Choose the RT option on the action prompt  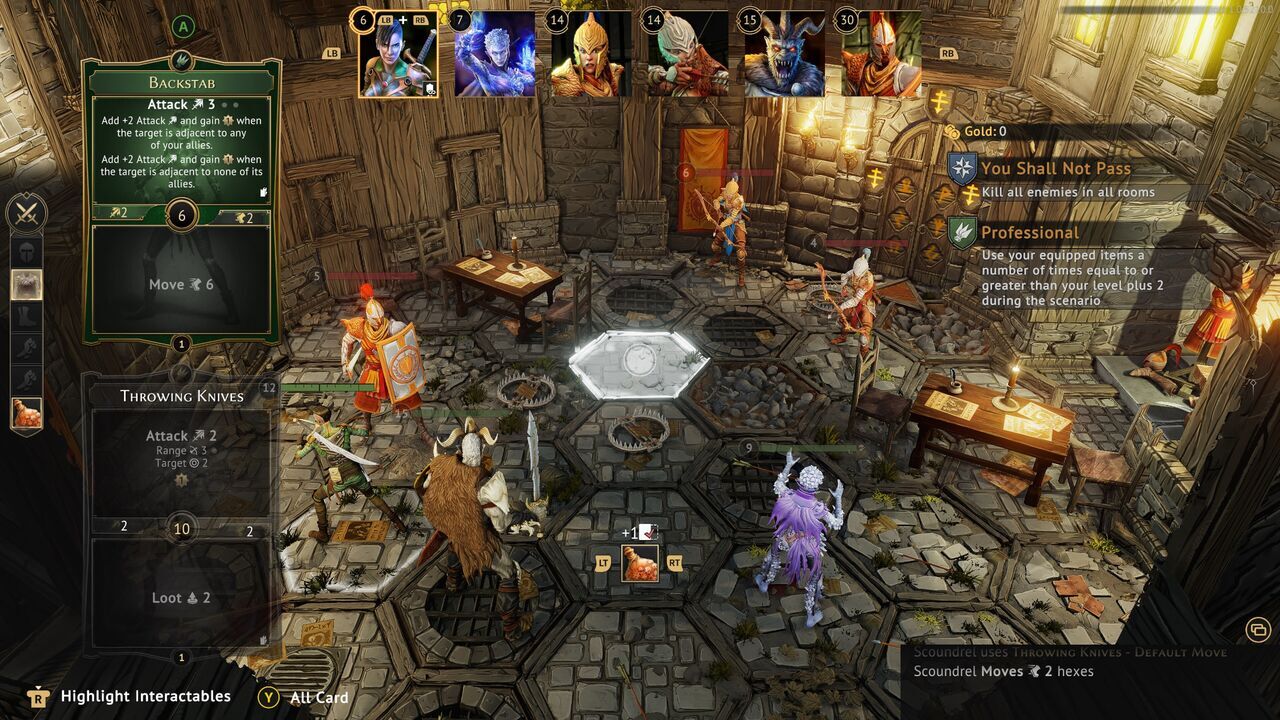(676, 563)
